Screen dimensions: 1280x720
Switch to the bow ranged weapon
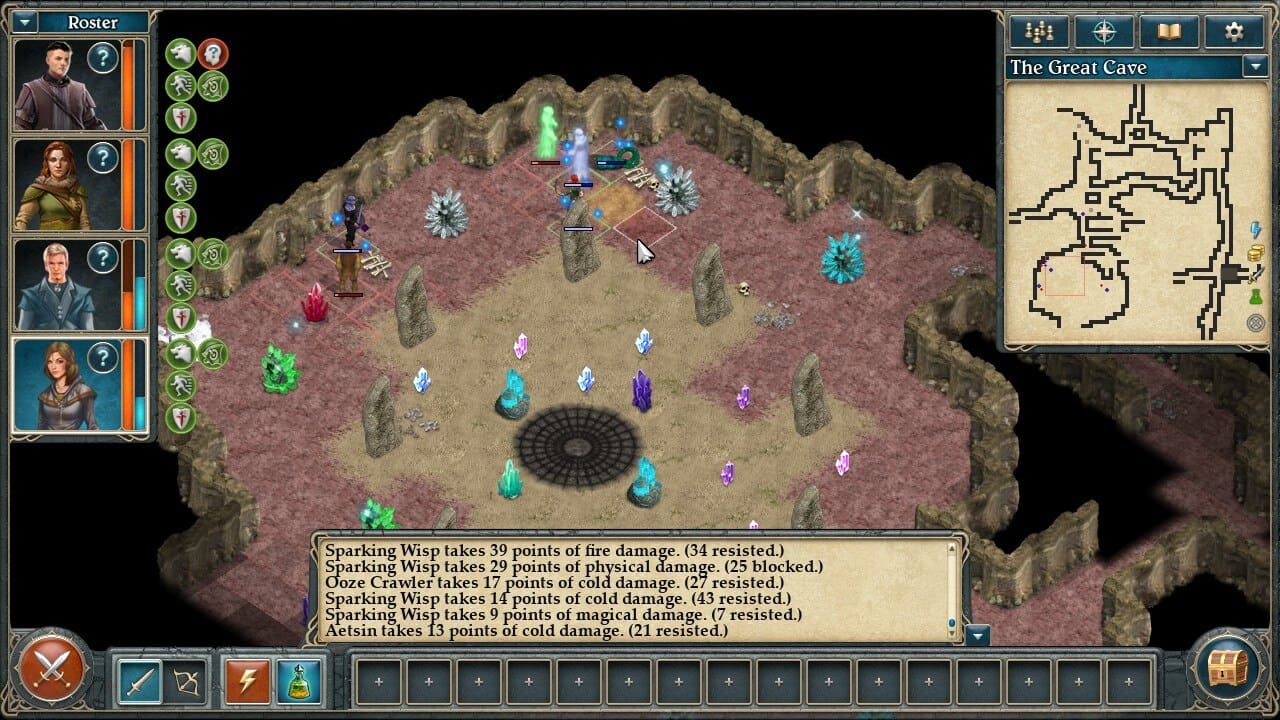pyautogui.click(x=187, y=681)
